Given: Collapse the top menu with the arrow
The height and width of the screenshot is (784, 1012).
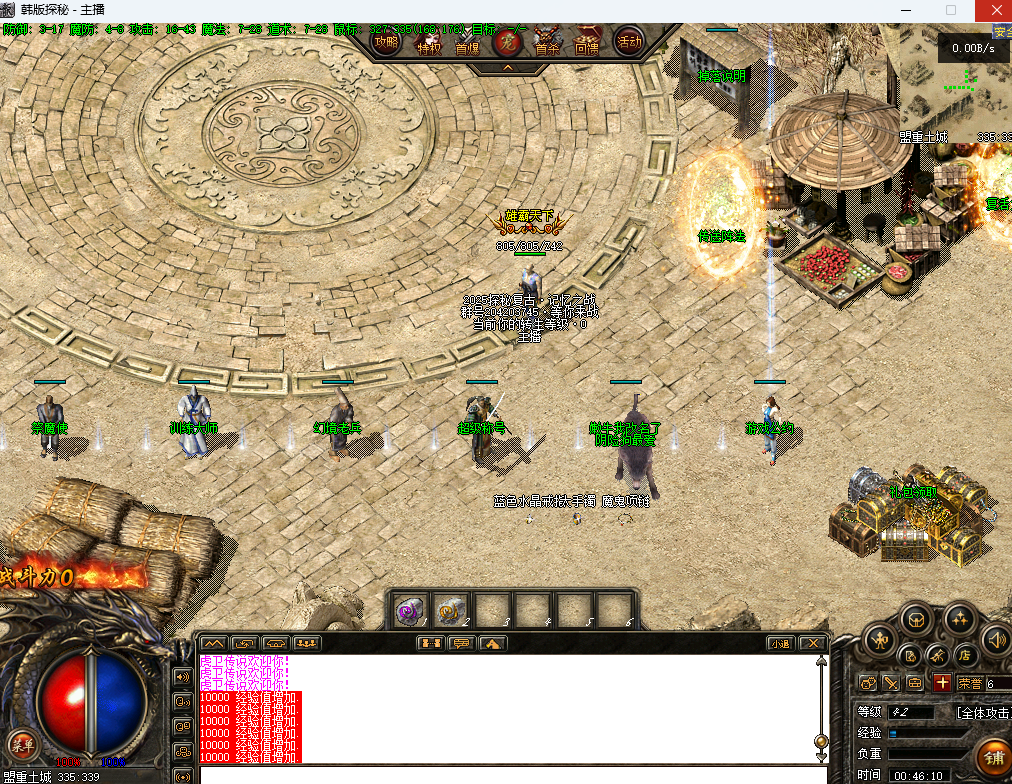Looking at the screenshot, I should [x=507, y=68].
